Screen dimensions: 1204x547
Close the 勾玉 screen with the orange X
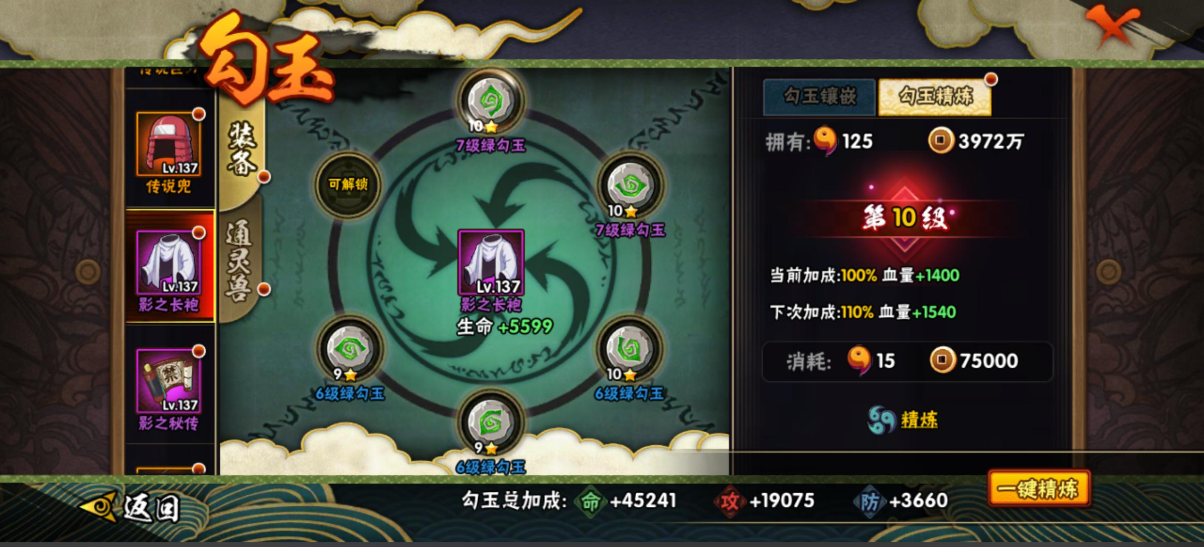click(1112, 25)
